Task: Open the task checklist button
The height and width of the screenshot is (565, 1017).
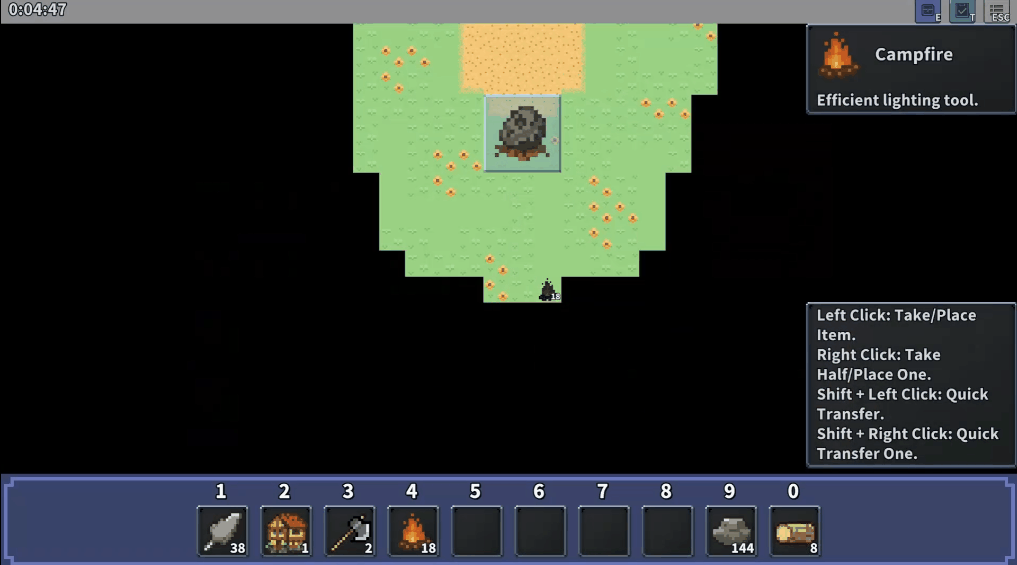Action: (962, 12)
